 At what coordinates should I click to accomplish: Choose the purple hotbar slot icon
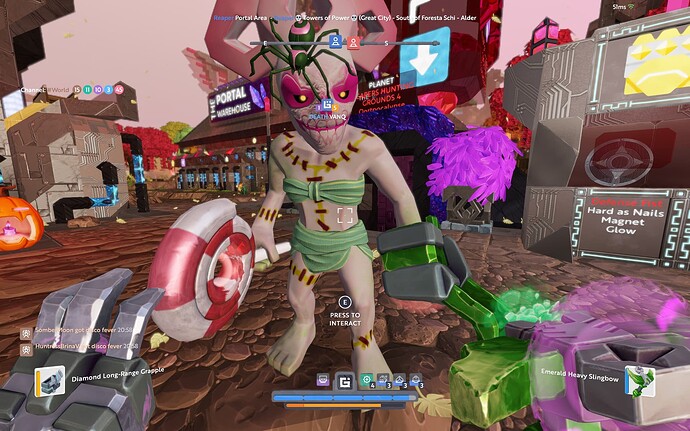click(323, 380)
